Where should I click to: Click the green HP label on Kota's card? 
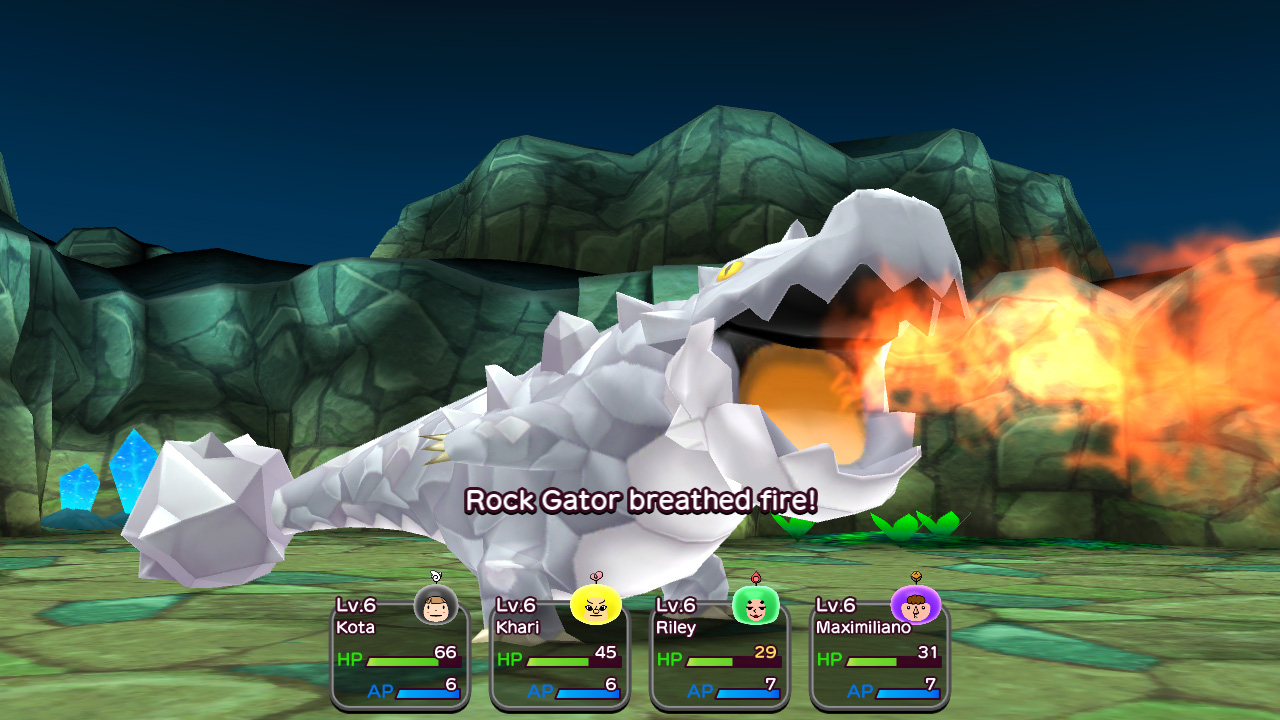pos(352,659)
